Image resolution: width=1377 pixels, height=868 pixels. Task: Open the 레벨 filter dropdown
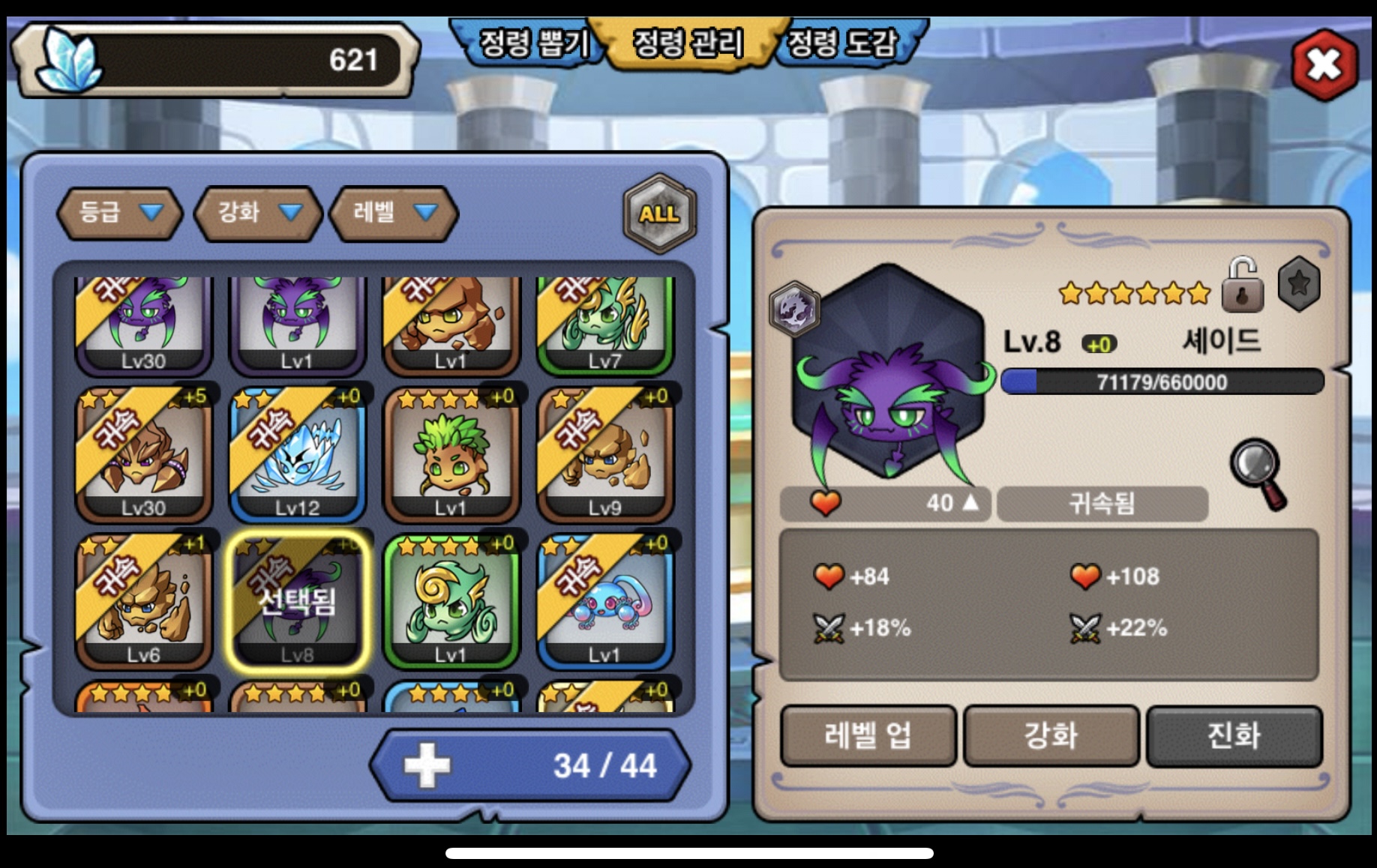tap(394, 213)
